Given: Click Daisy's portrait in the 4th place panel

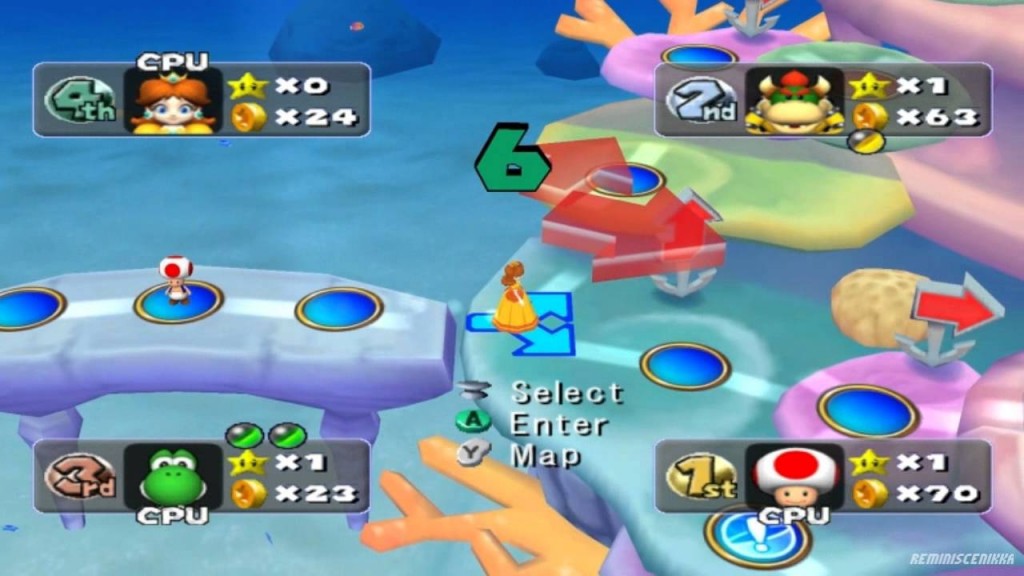Looking at the screenshot, I should pyautogui.click(x=172, y=101).
